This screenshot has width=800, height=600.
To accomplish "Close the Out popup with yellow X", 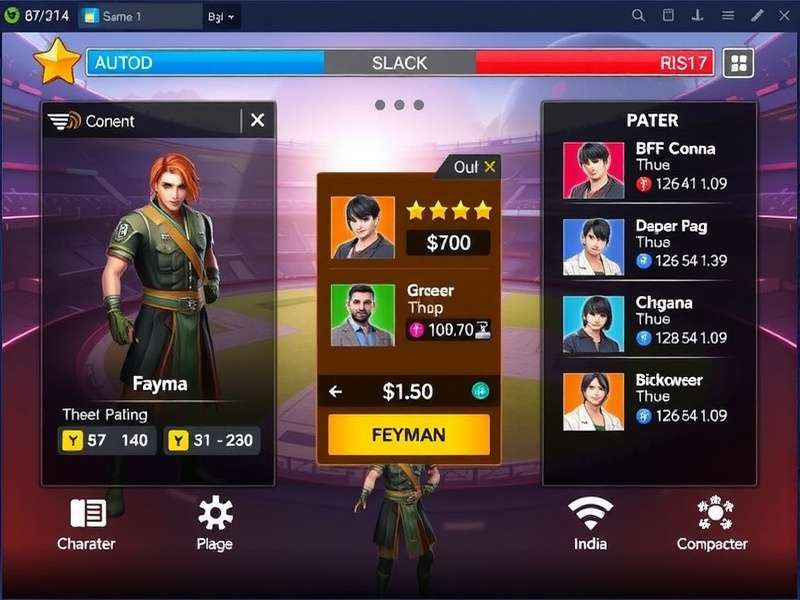I will [490, 167].
